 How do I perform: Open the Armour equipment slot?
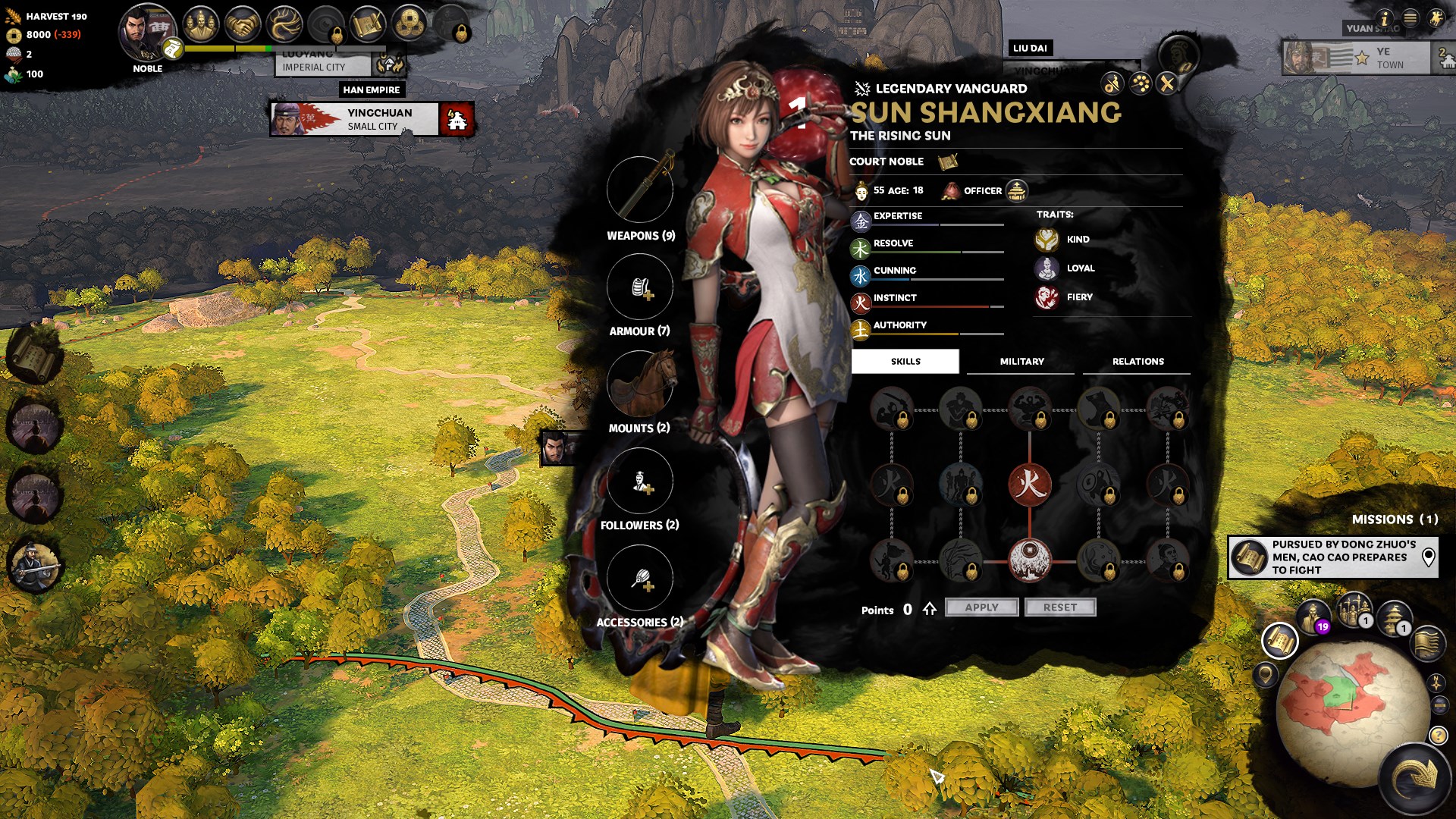tap(640, 287)
